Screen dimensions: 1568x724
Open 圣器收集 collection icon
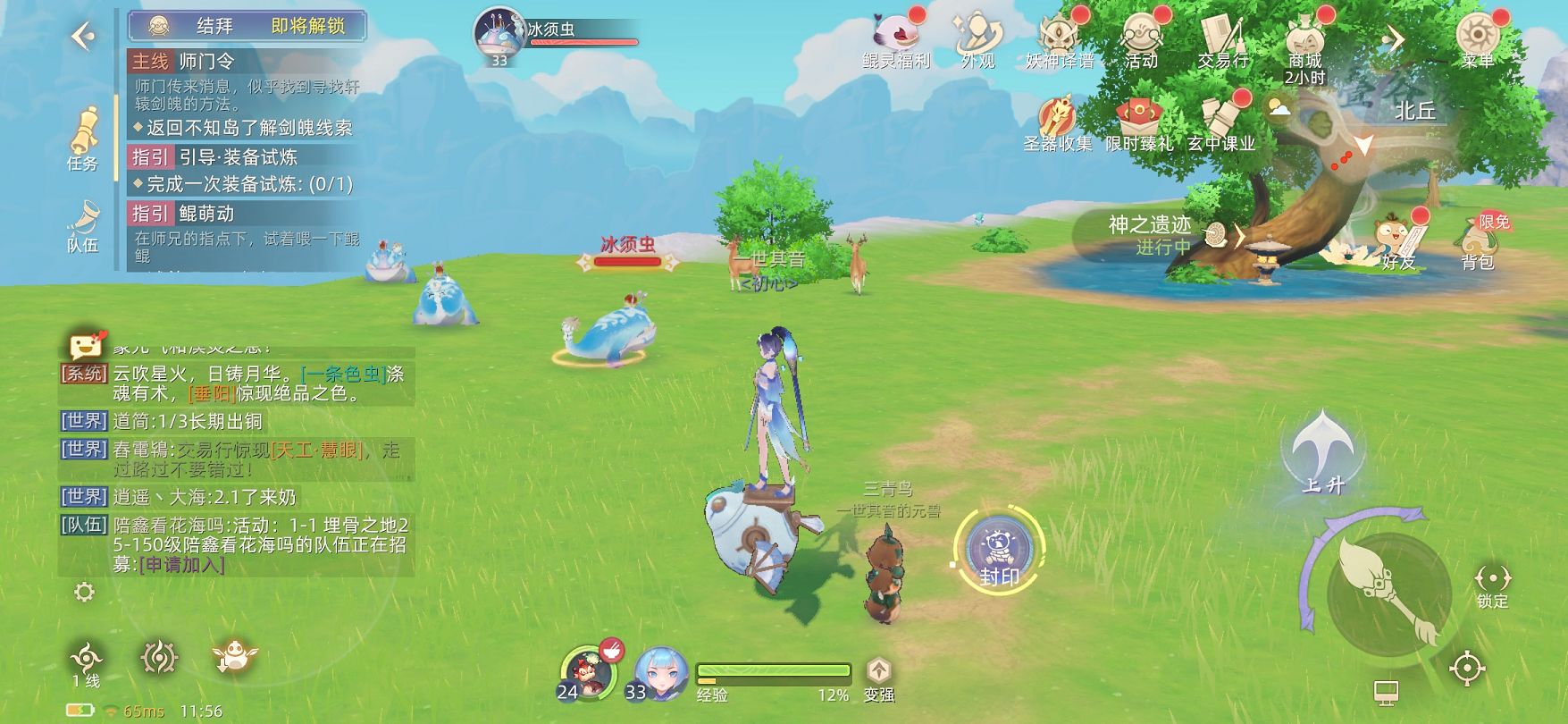pos(1058,123)
